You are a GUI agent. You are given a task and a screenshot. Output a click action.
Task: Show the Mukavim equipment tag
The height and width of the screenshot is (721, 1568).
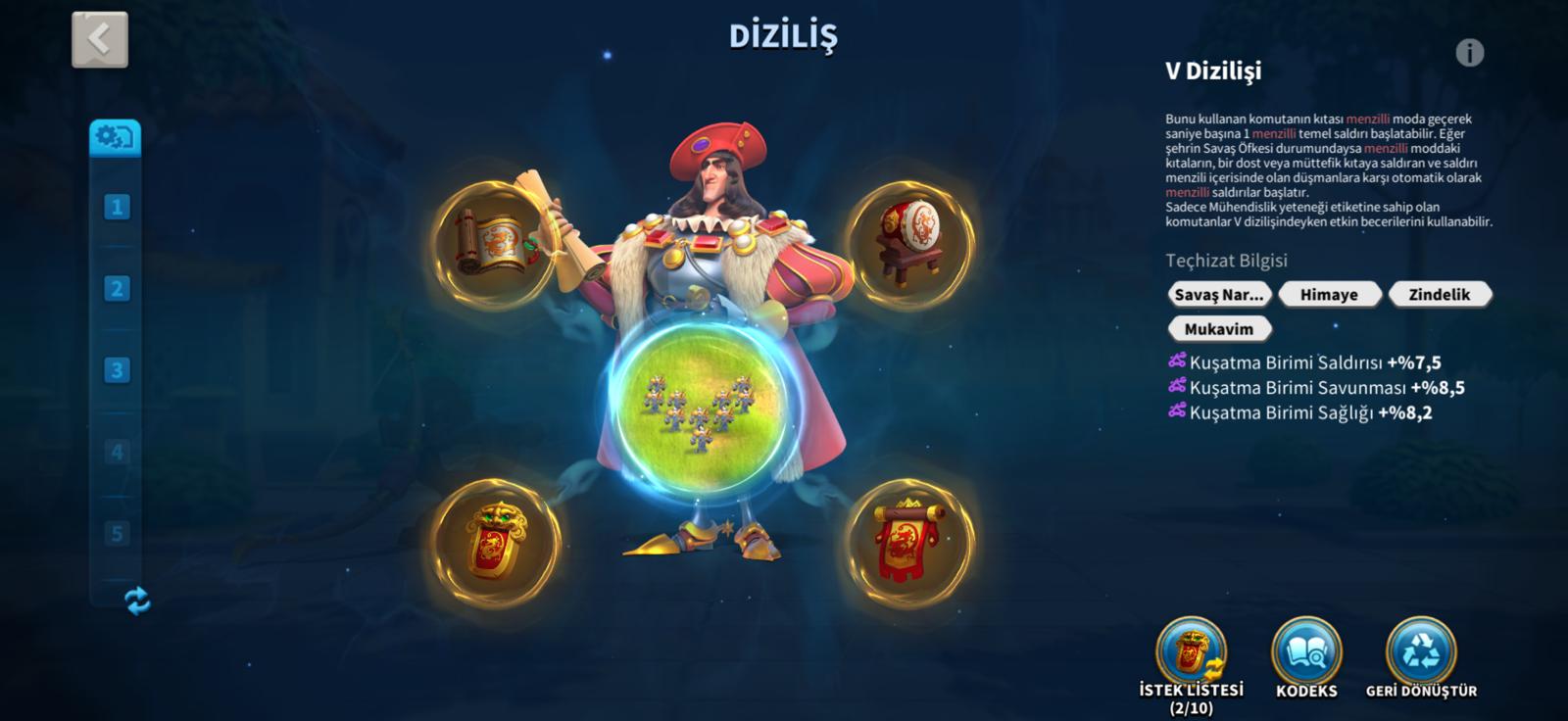tap(1219, 329)
